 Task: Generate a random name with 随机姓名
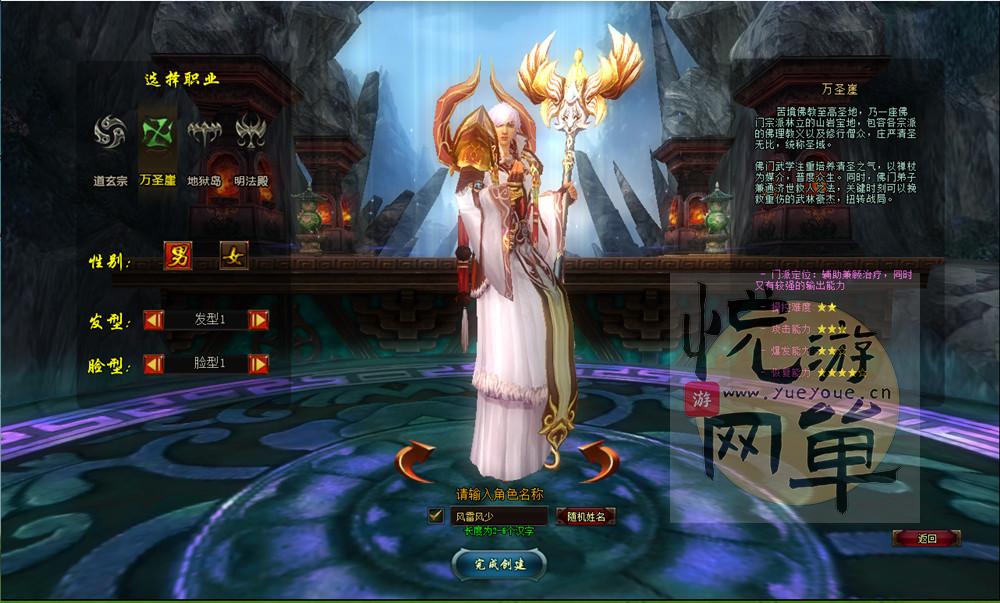click(x=585, y=516)
